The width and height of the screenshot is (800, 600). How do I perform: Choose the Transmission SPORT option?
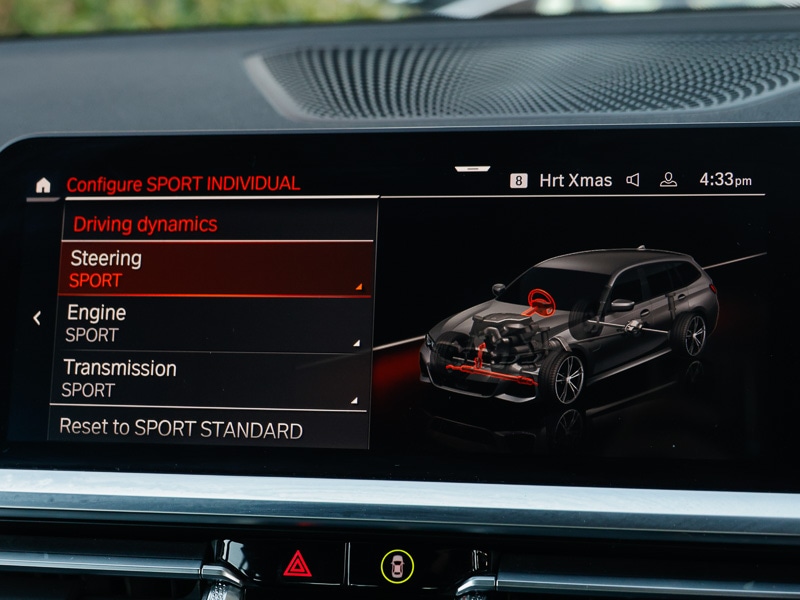click(x=209, y=379)
